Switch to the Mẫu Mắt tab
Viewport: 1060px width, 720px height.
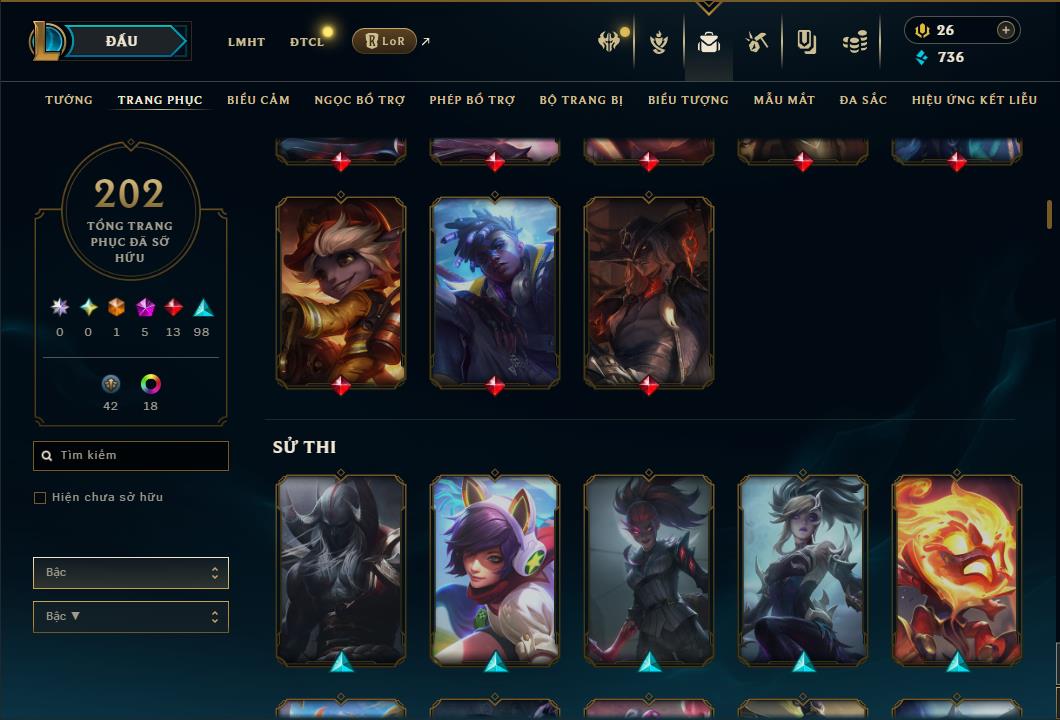[784, 100]
